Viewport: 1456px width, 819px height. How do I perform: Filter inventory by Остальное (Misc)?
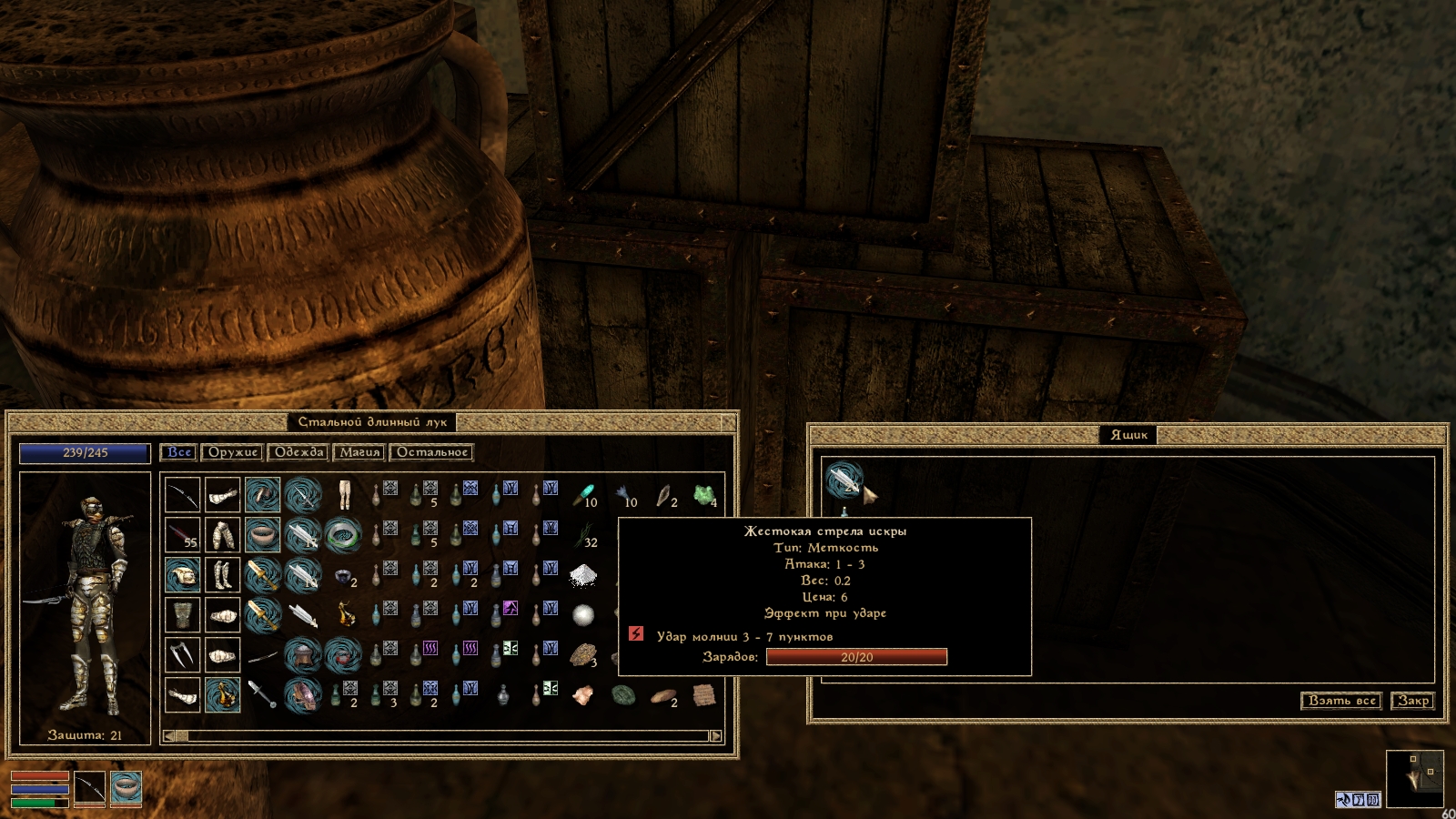pos(431,452)
